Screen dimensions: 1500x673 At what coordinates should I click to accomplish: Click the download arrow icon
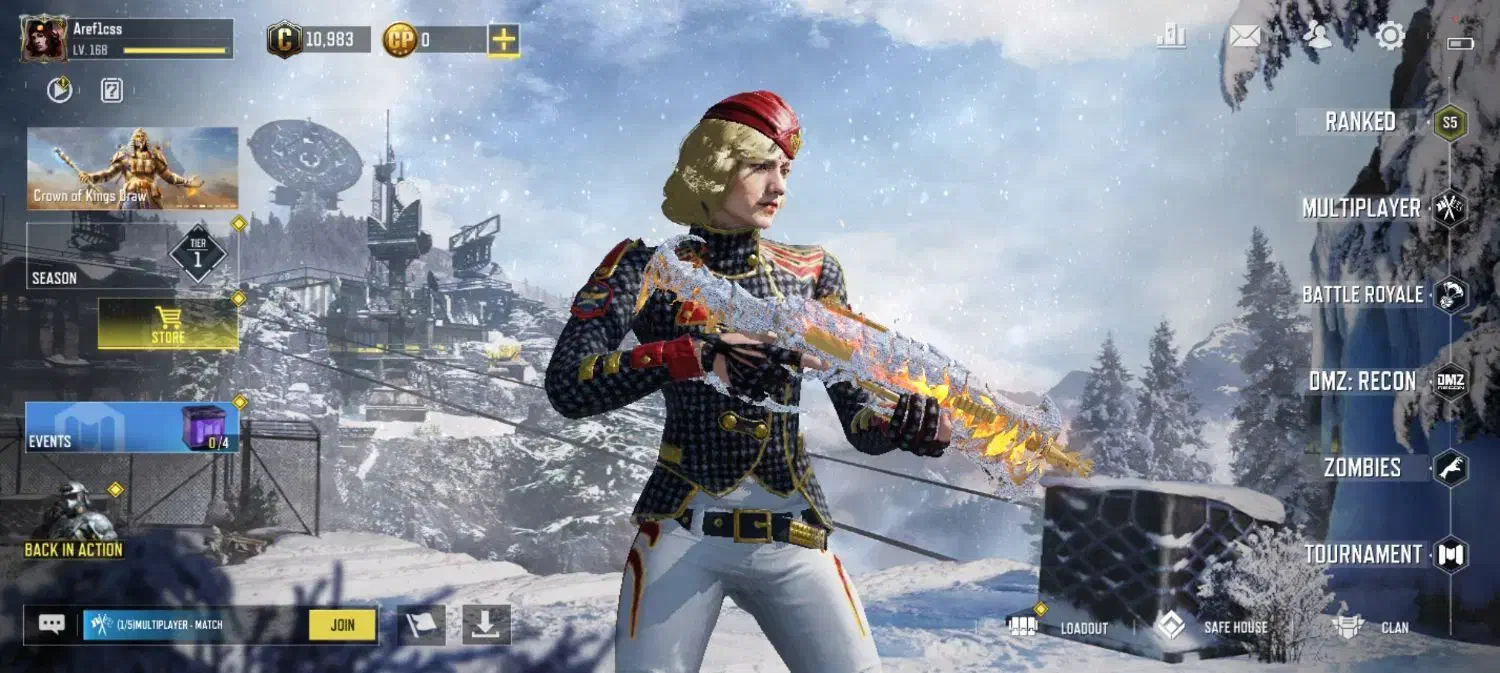tap(486, 625)
